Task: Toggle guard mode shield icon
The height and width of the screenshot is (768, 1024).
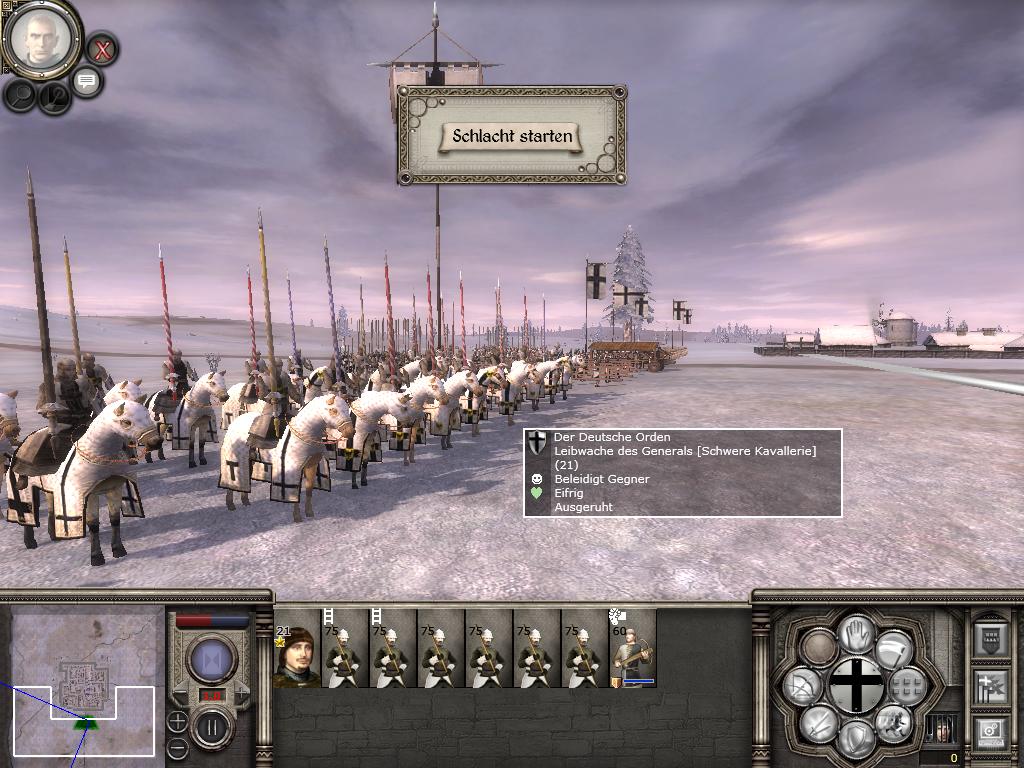Action: [x=856, y=738]
